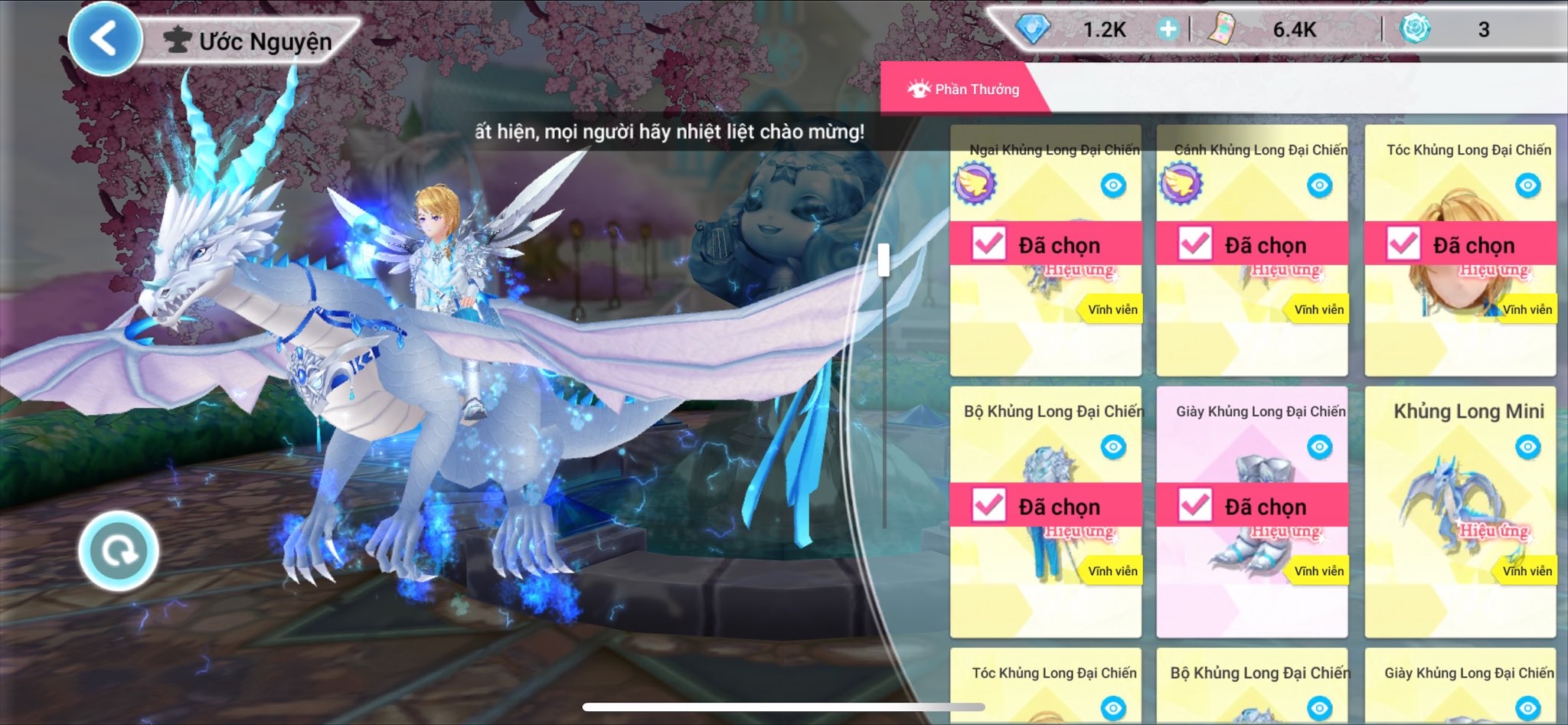Rotate the character preview with the circular arrow
1568x725 pixels.
[119, 550]
